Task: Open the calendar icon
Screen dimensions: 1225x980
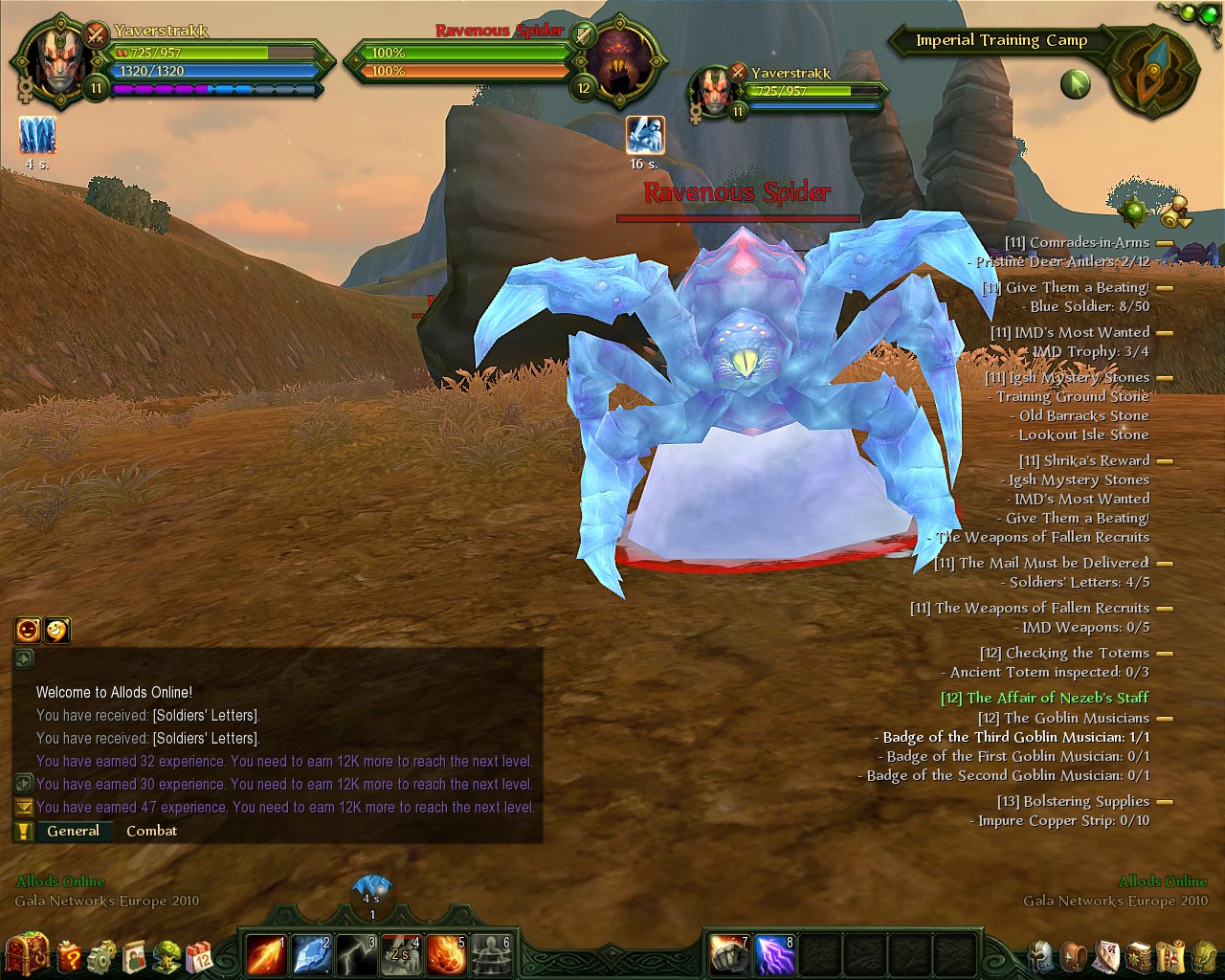Action: pos(200,956)
